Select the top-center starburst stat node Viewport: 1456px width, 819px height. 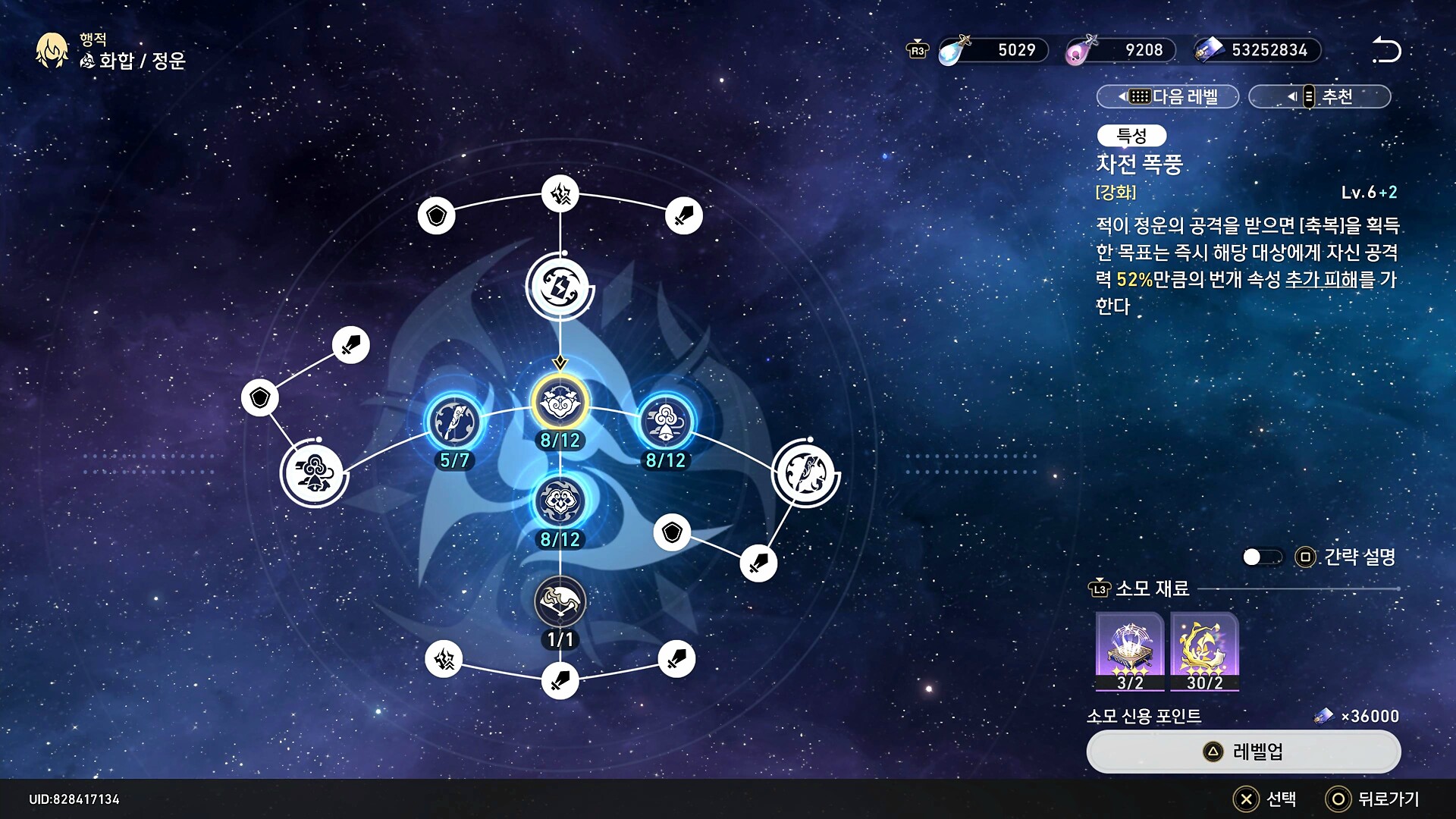point(560,194)
